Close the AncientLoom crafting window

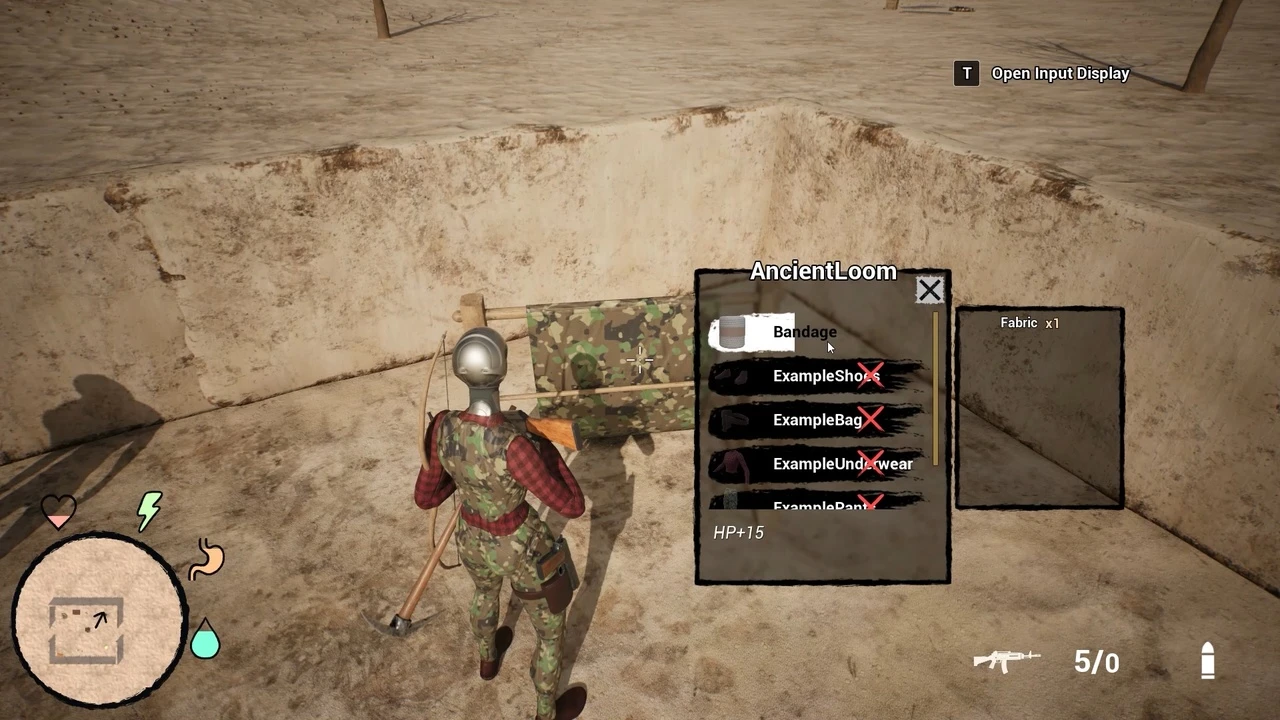coord(929,290)
